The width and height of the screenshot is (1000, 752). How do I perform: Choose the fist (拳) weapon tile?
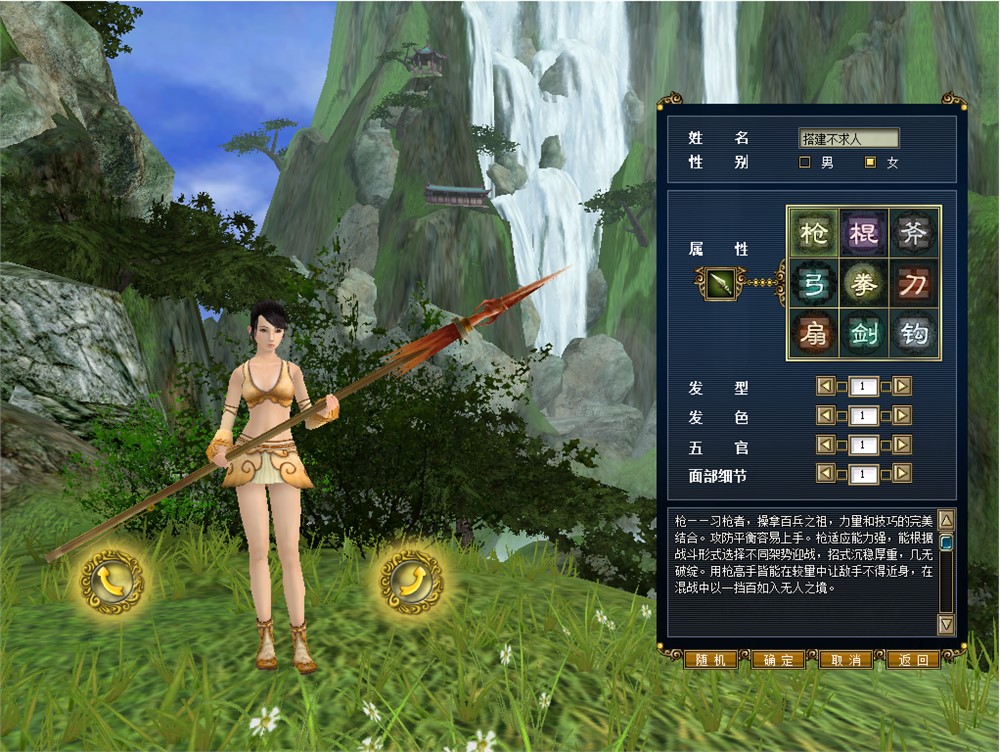[x=864, y=283]
